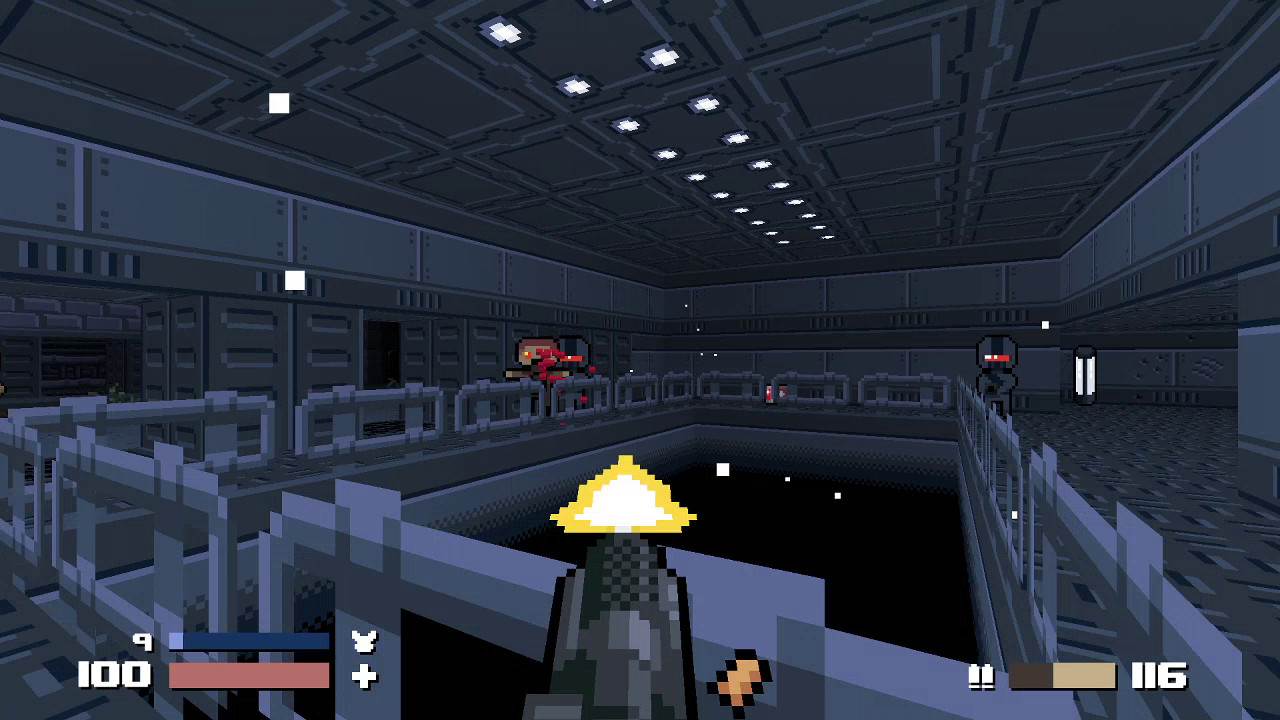Screen dimensions: 1280x720
Task: Click the white capsule item on the right wall
Action: tap(1083, 375)
